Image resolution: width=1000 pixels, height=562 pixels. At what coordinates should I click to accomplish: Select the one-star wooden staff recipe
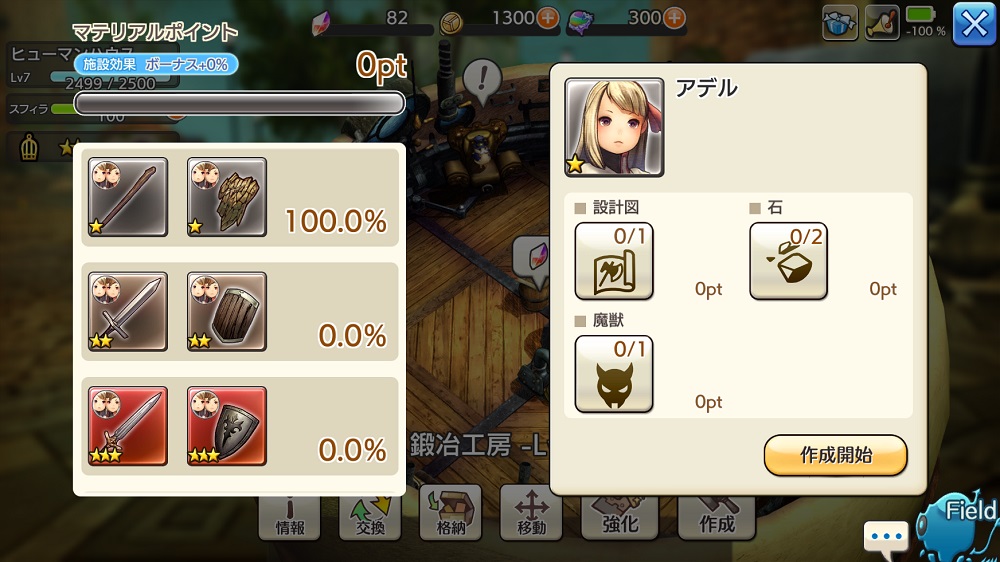pyautogui.click(x=127, y=197)
